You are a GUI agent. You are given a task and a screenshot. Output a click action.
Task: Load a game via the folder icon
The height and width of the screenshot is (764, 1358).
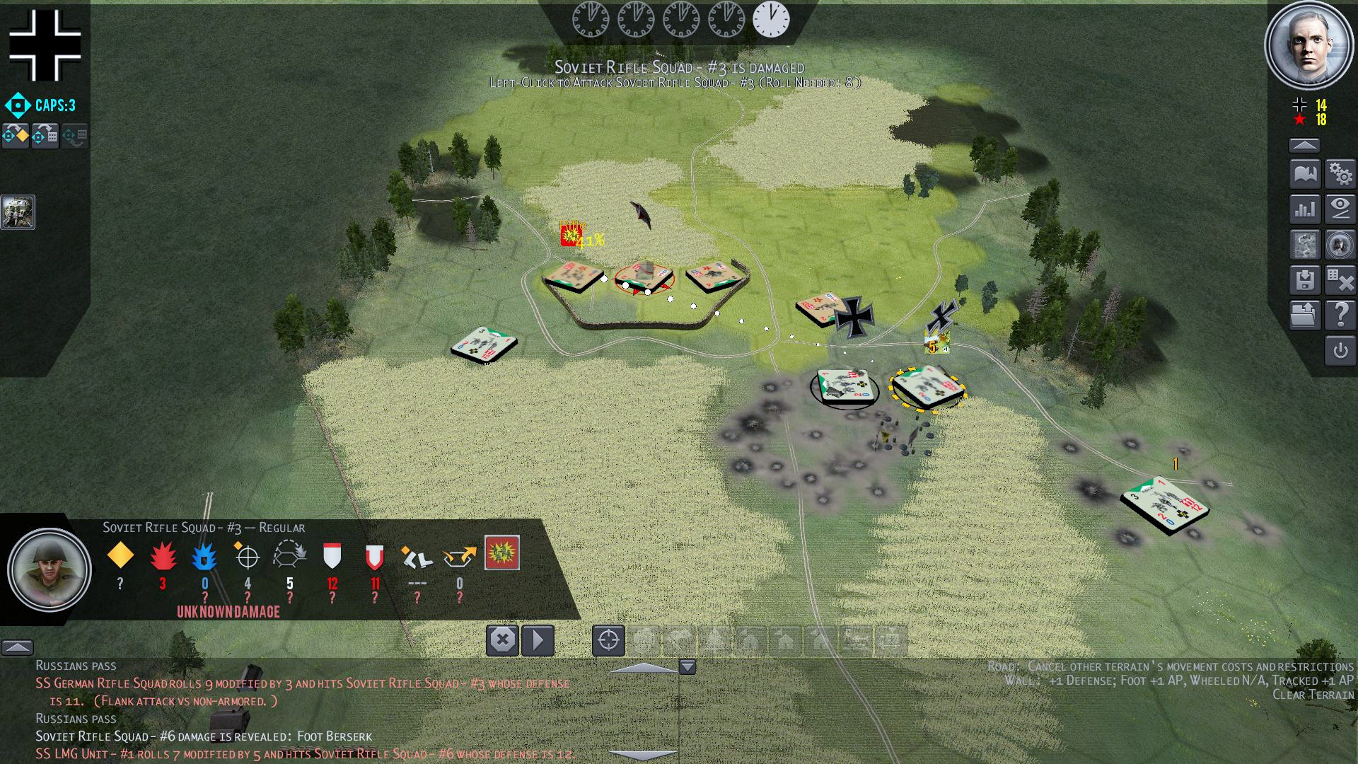(1304, 314)
